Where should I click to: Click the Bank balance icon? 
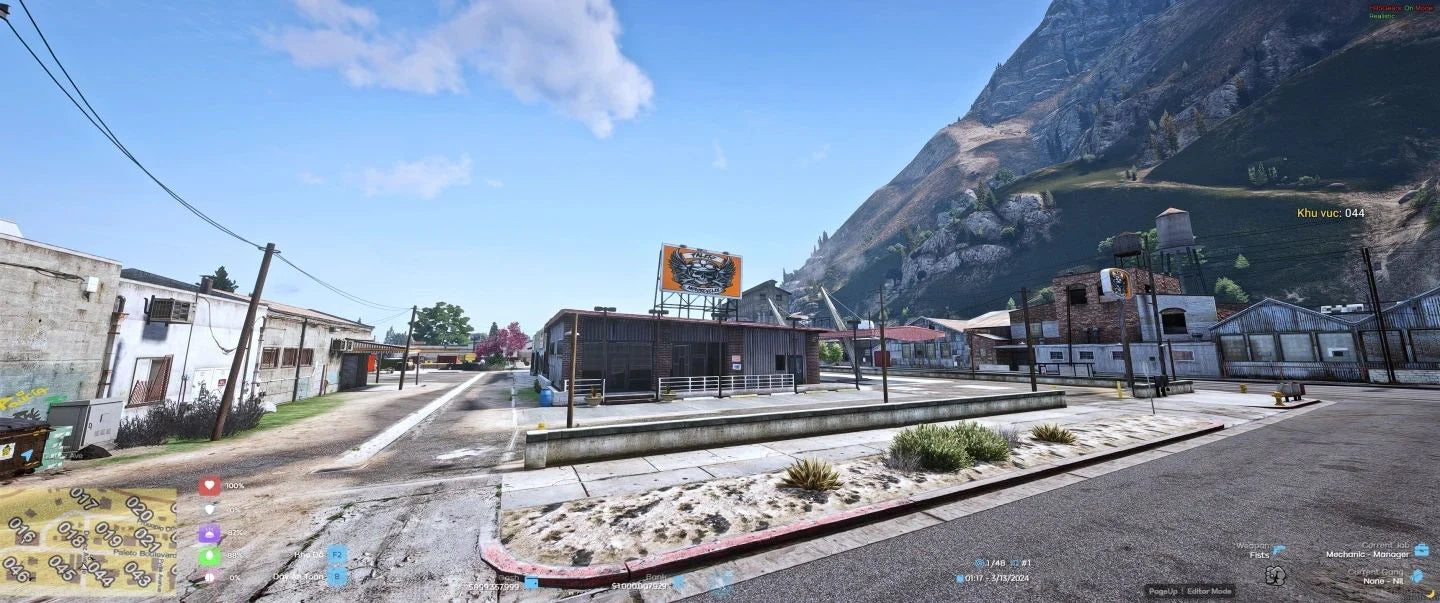tap(678, 581)
